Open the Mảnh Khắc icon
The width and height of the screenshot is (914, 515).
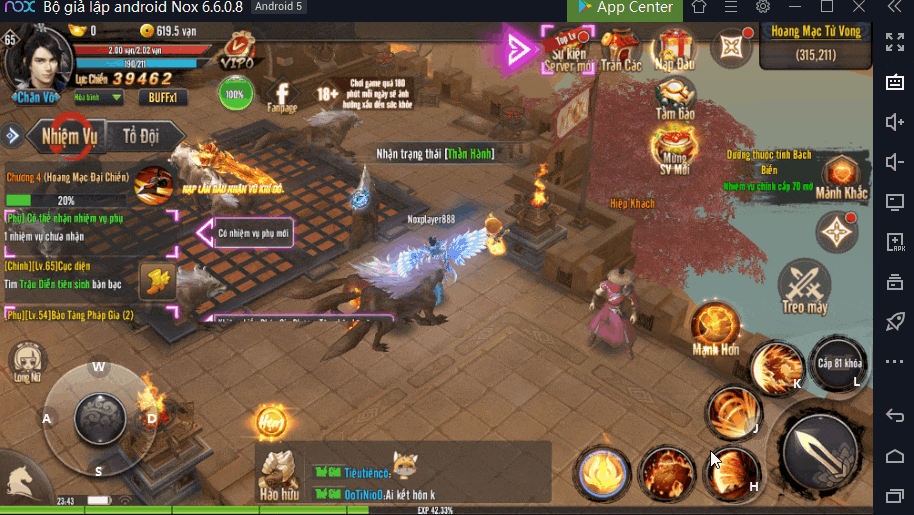tap(841, 178)
